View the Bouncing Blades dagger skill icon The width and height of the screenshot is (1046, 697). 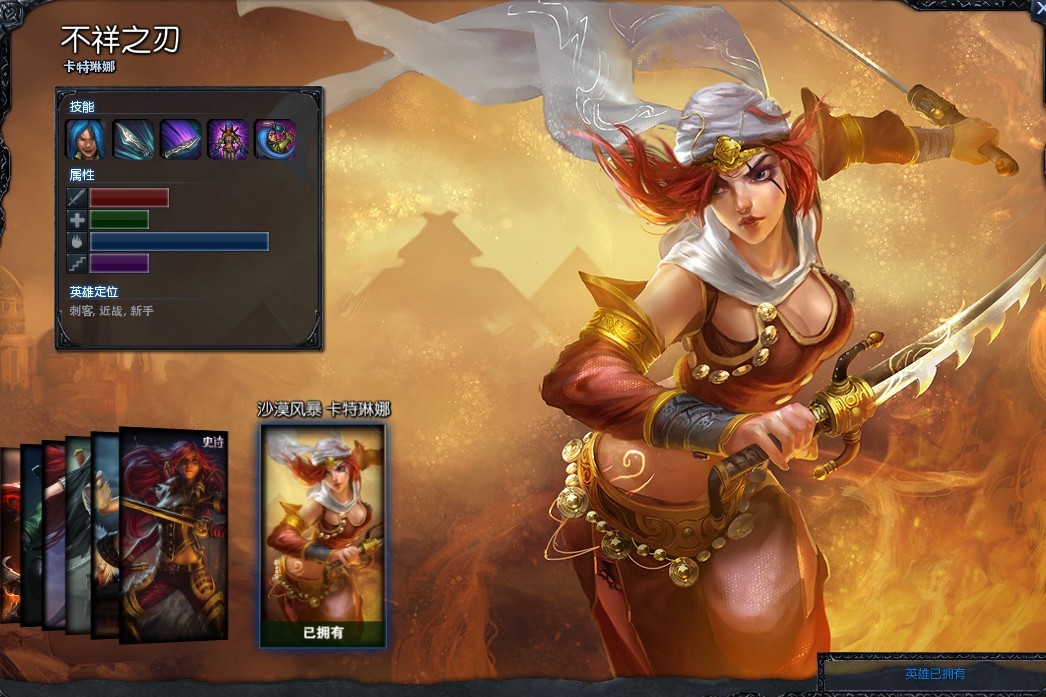point(134,140)
